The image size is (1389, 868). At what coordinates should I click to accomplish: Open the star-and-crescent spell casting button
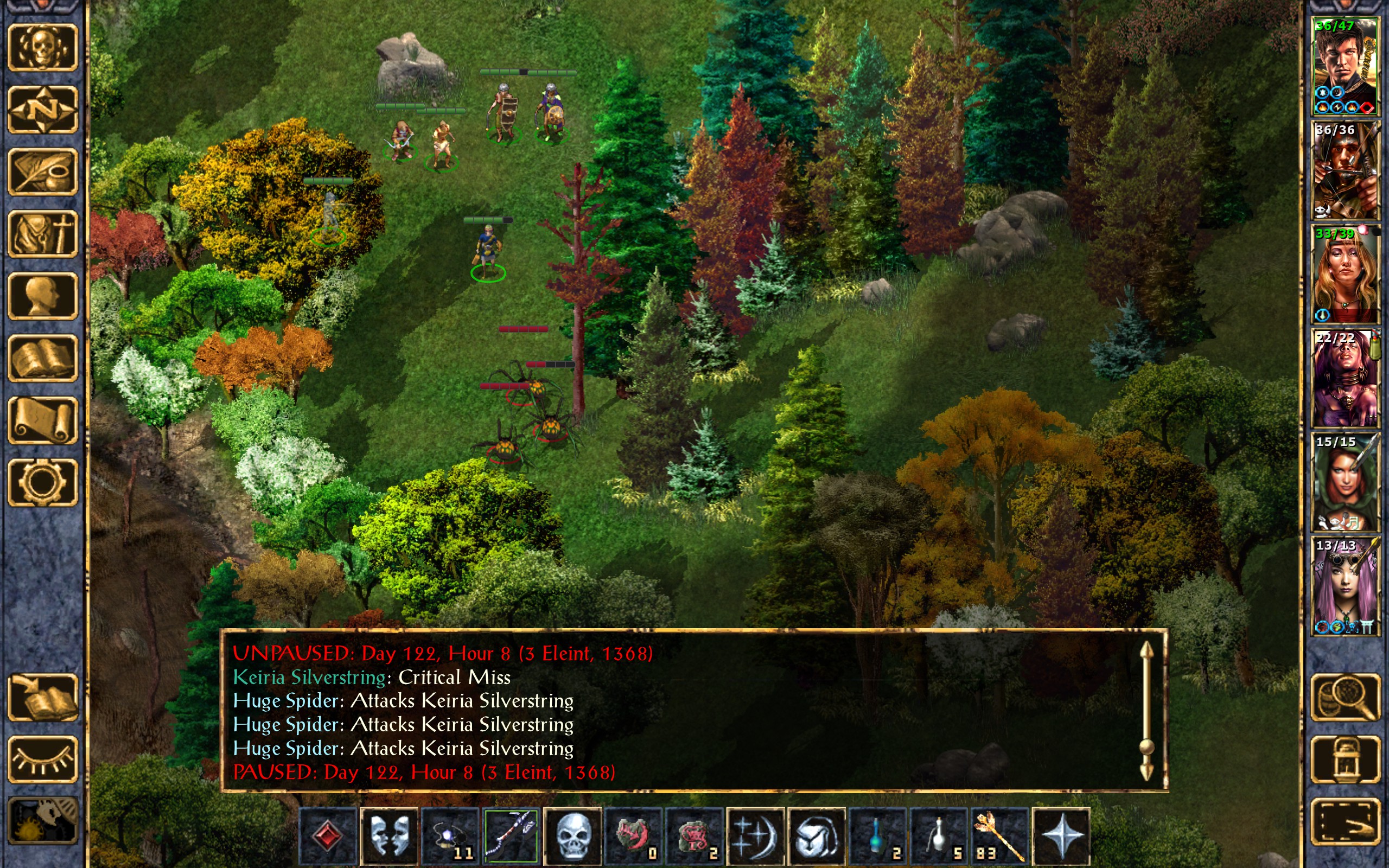755,835
